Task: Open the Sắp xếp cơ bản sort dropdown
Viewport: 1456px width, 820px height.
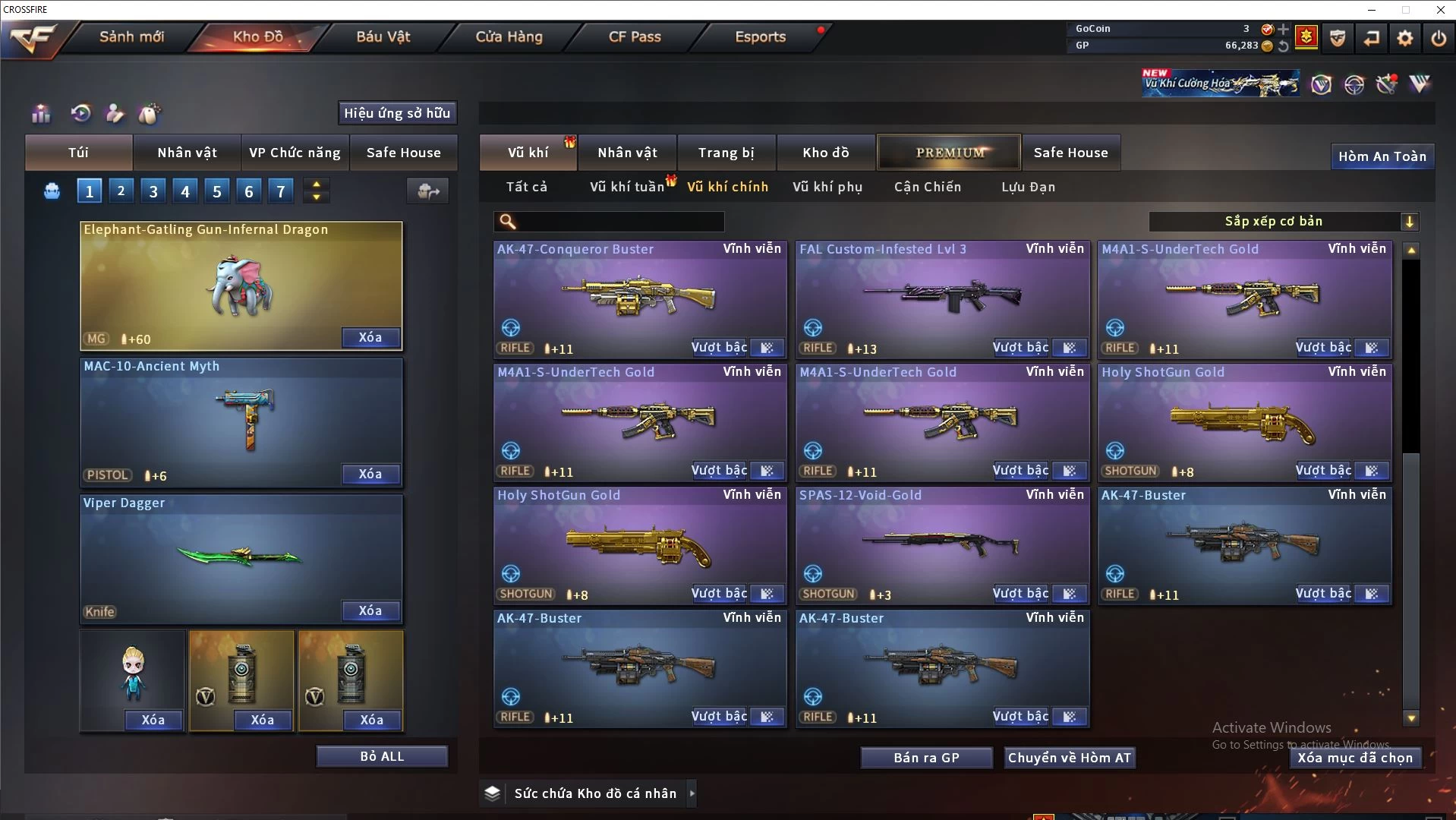Action: (x=1283, y=222)
